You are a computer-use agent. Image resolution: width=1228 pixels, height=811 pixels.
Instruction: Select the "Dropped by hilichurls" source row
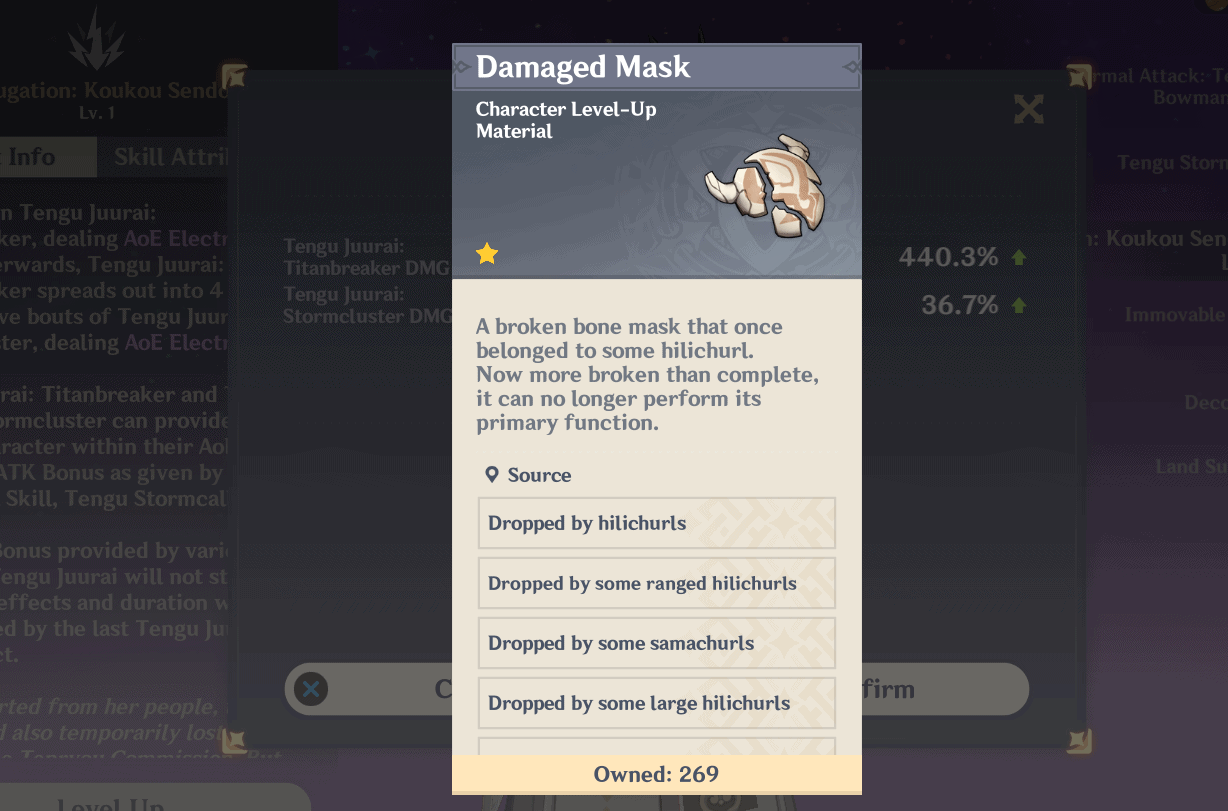[x=656, y=523]
